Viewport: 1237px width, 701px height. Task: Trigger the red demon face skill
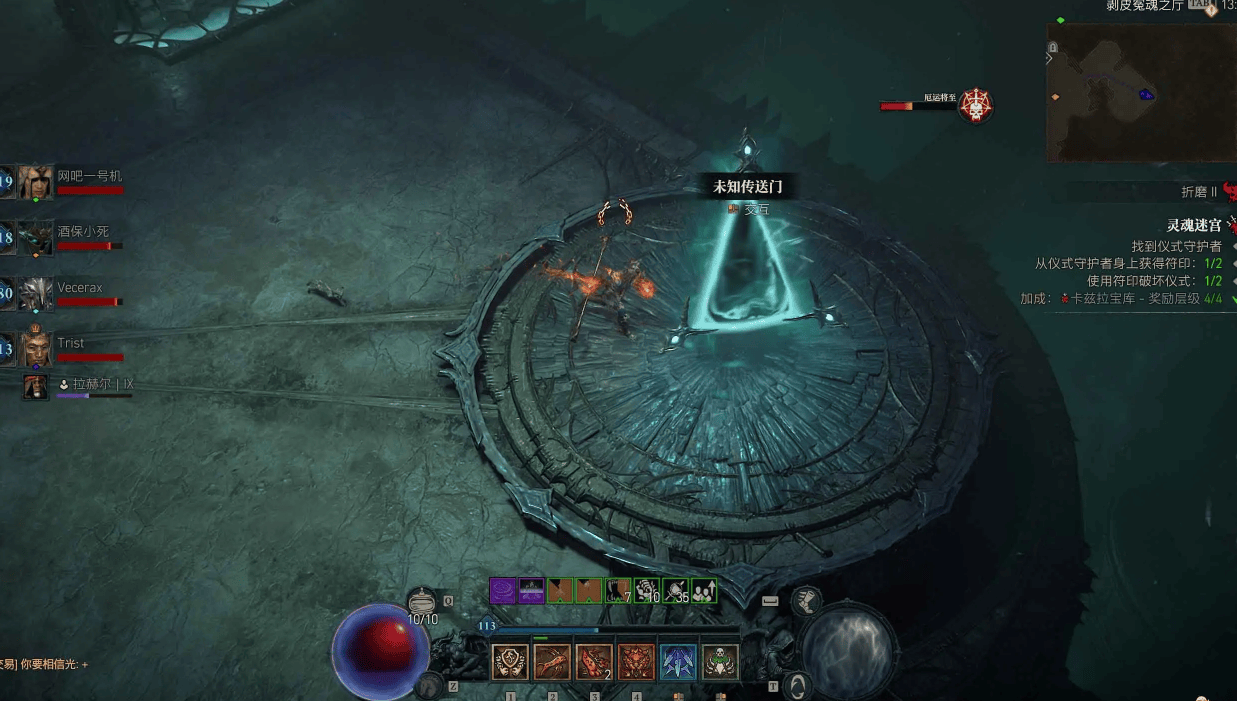[x=636, y=662]
